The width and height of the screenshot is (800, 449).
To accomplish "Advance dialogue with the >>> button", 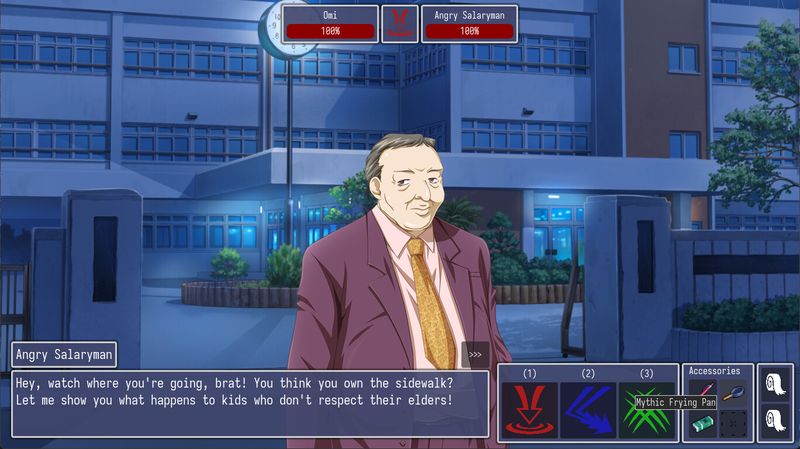I will tap(475, 354).
